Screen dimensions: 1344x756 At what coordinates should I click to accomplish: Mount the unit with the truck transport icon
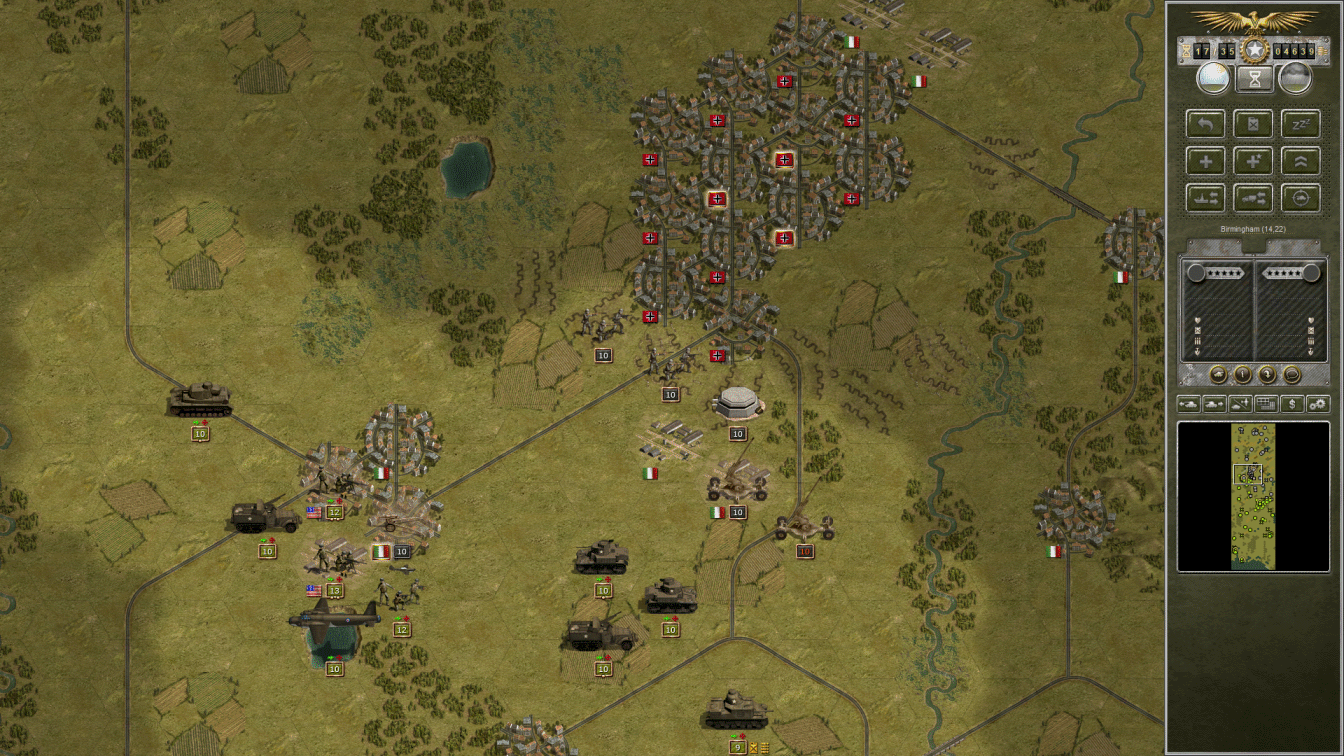point(1253,197)
